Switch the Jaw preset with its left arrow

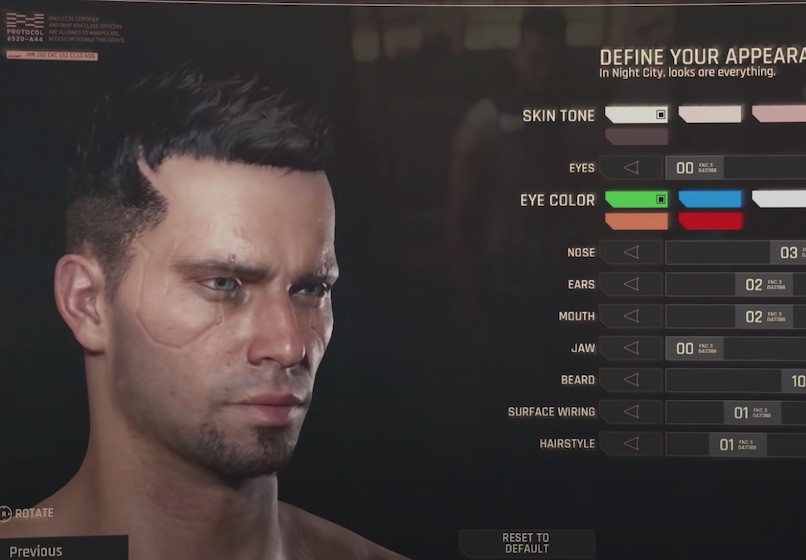(x=631, y=349)
